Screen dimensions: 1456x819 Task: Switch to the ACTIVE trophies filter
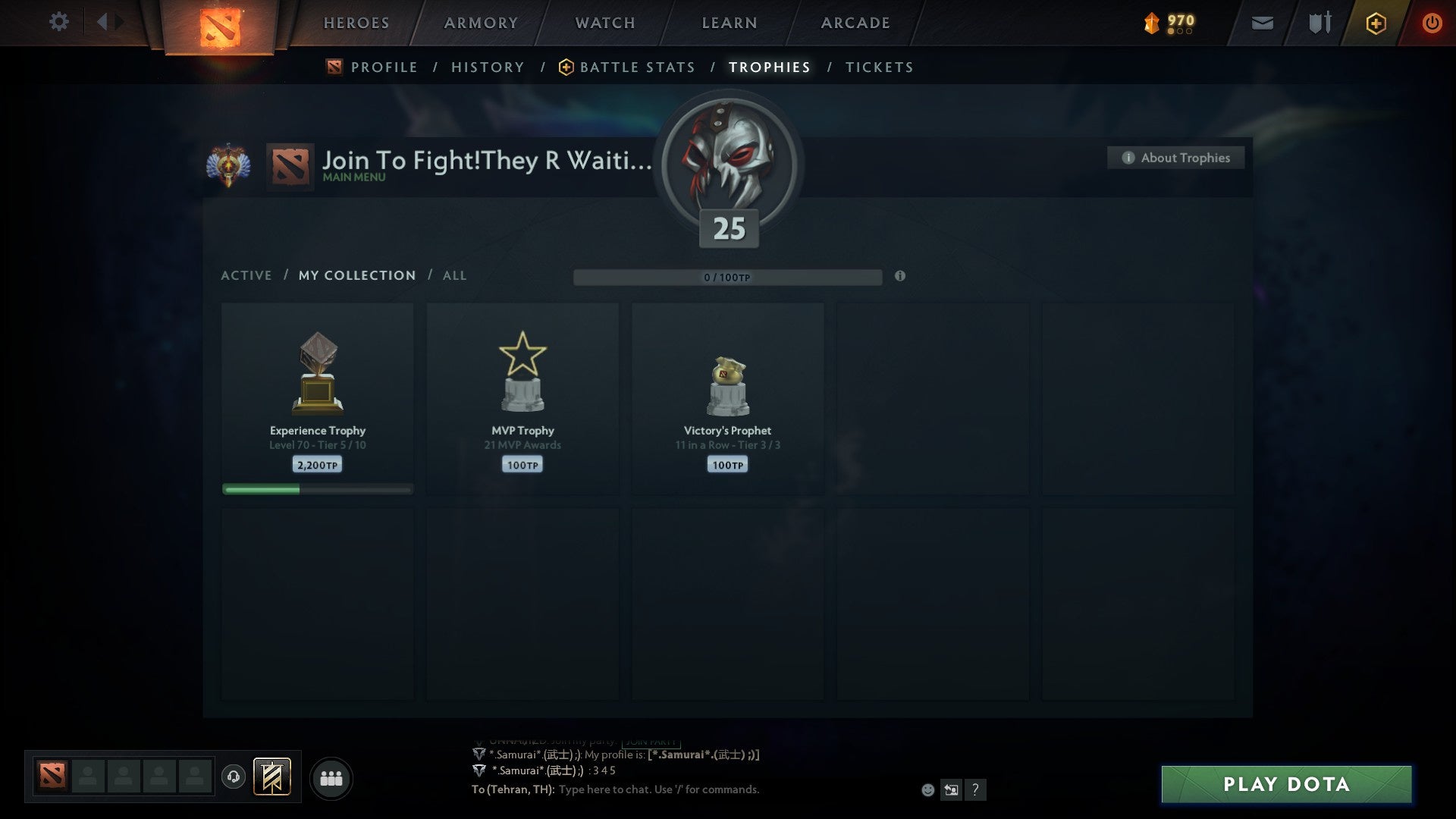[x=246, y=275]
